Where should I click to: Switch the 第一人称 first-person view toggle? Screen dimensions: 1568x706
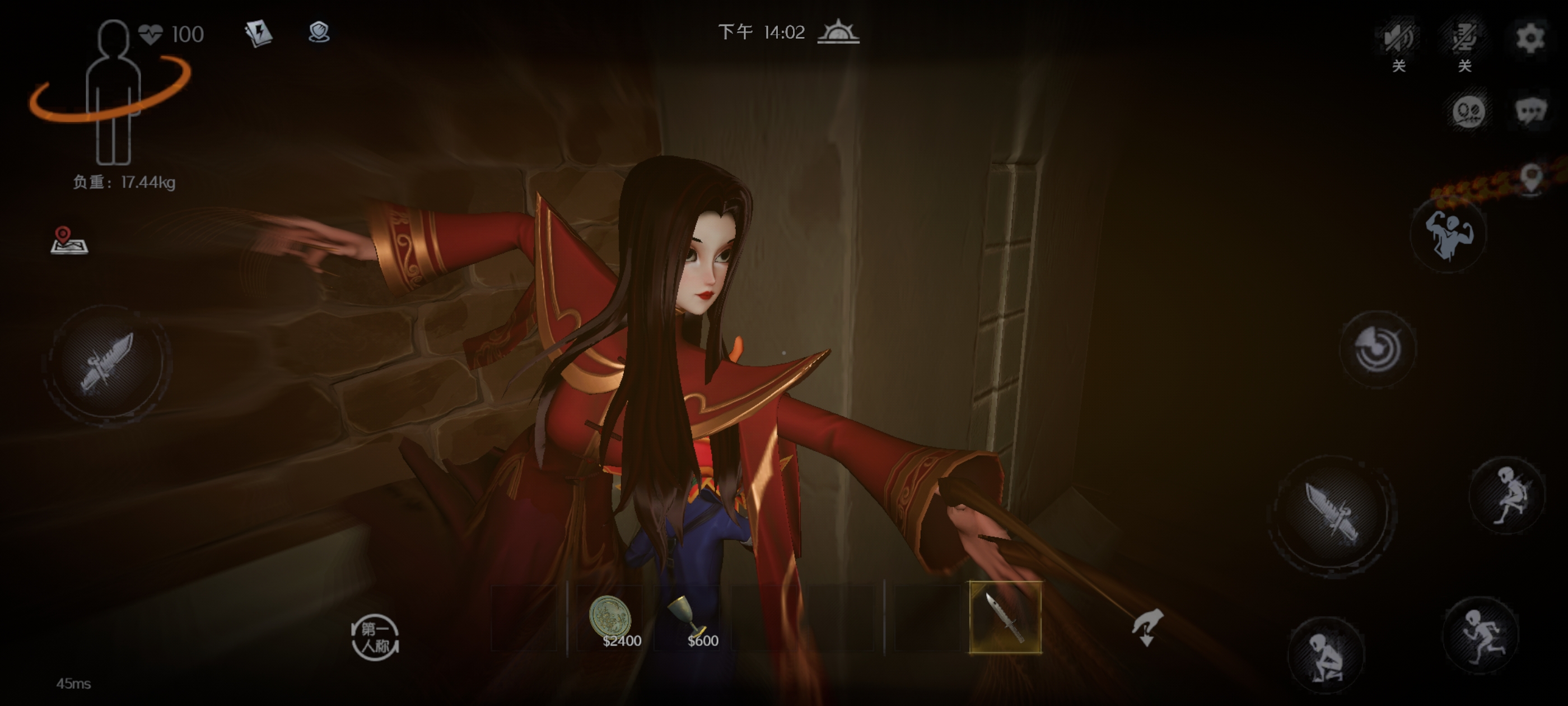pos(375,637)
